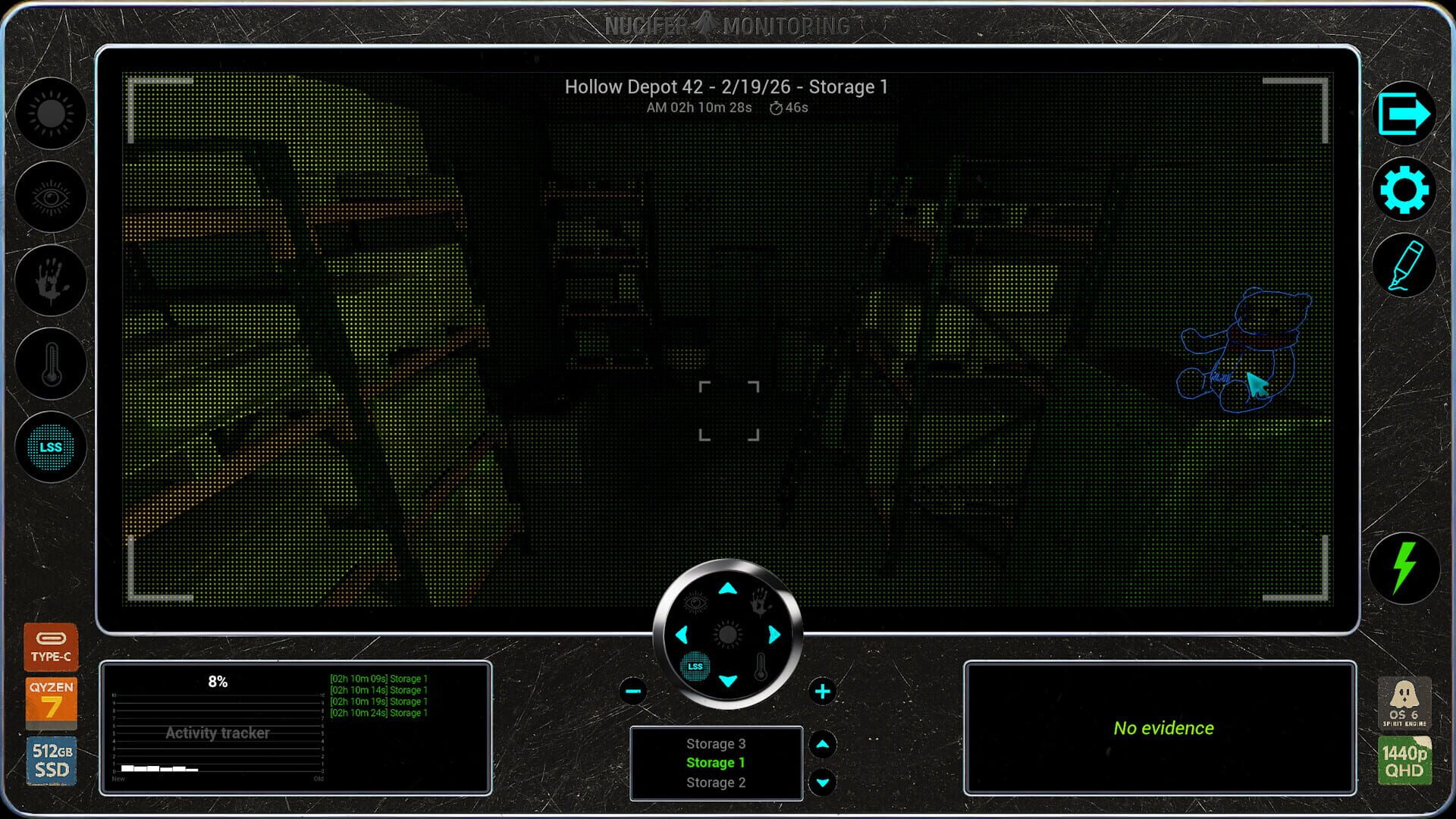Viewport: 1456px width, 819px height.
Task: Click the Activity tracker graph
Action: pos(218,733)
